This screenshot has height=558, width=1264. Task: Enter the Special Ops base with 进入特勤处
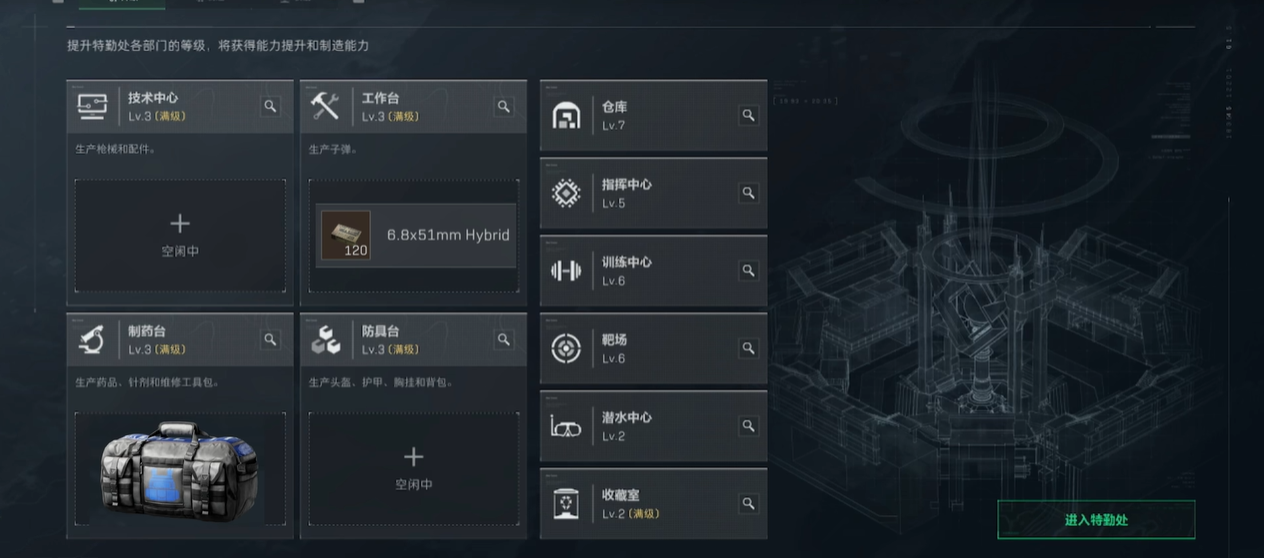click(x=1096, y=520)
